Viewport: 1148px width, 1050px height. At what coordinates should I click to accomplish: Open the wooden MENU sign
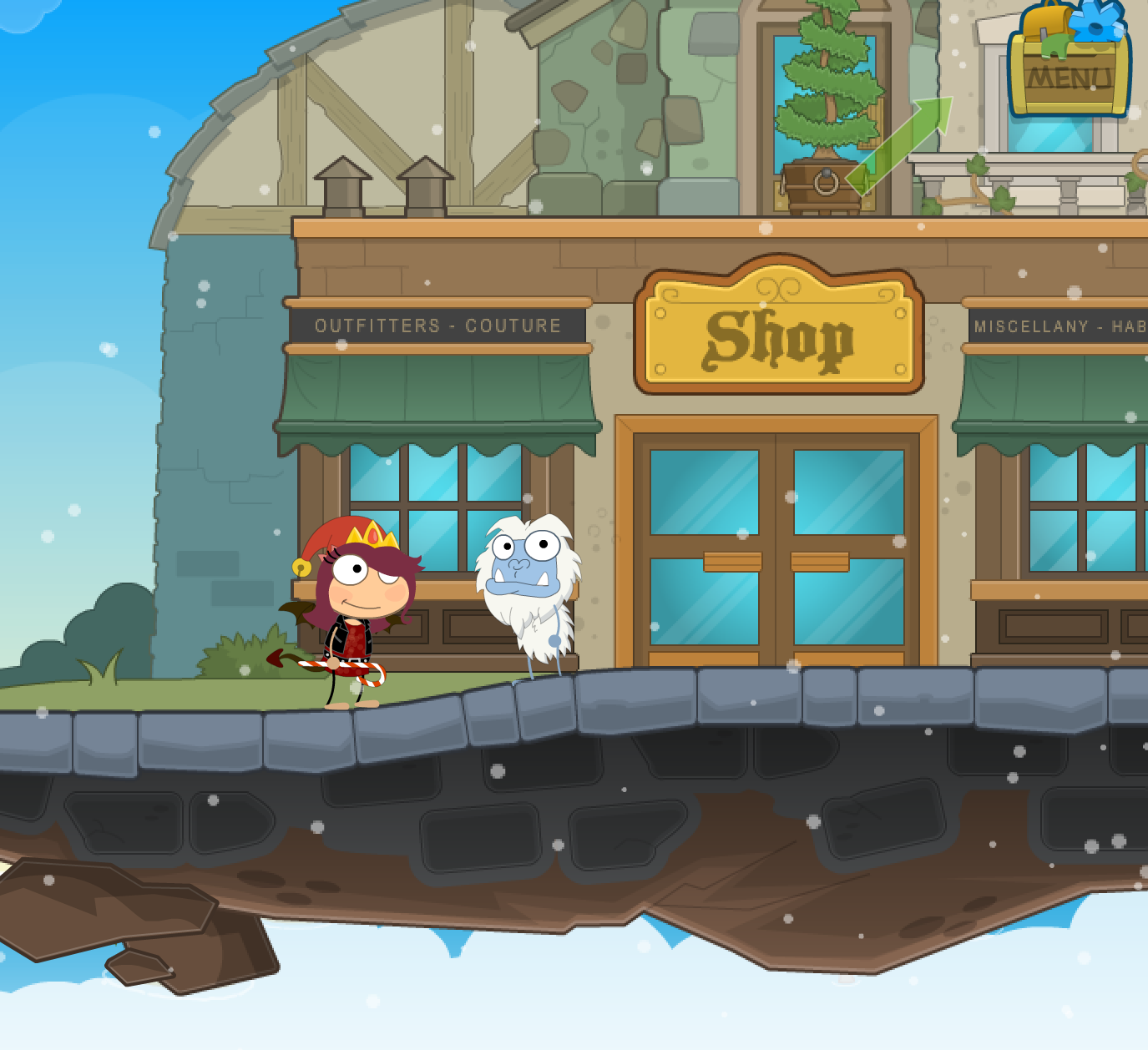click(x=1069, y=77)
